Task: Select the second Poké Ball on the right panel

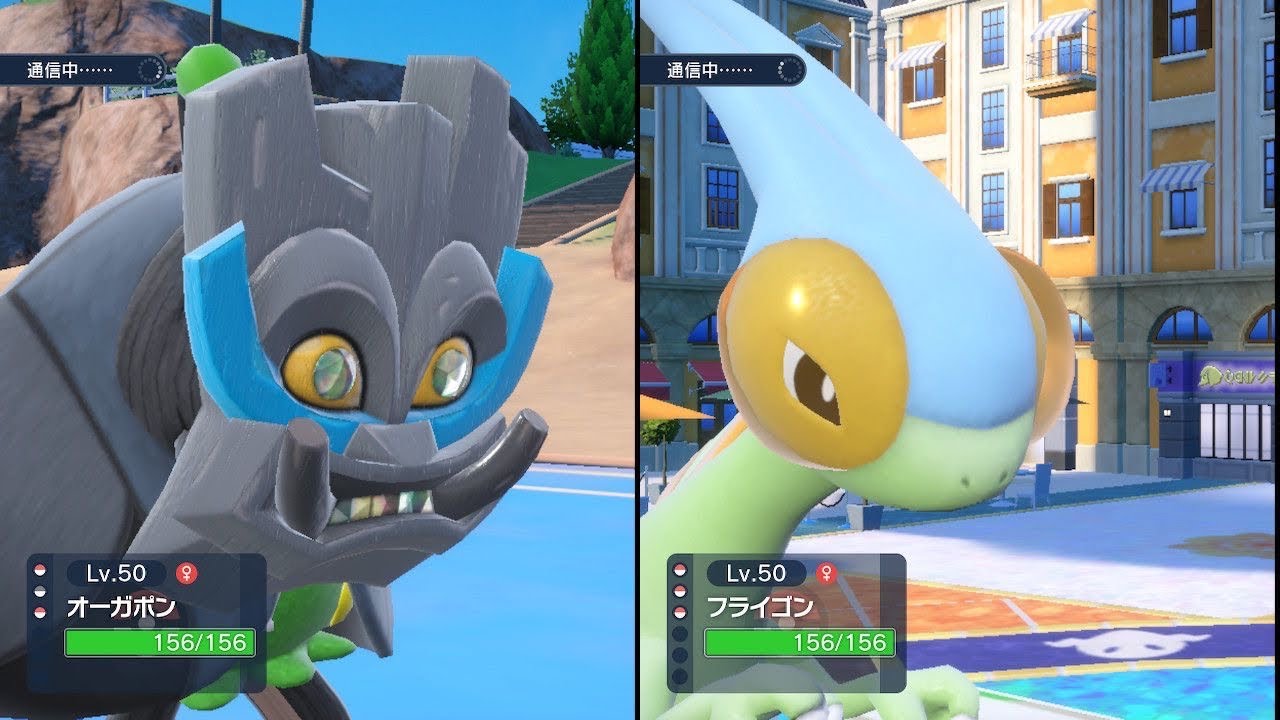Action: pyautogui.click(x=678, y=589)
